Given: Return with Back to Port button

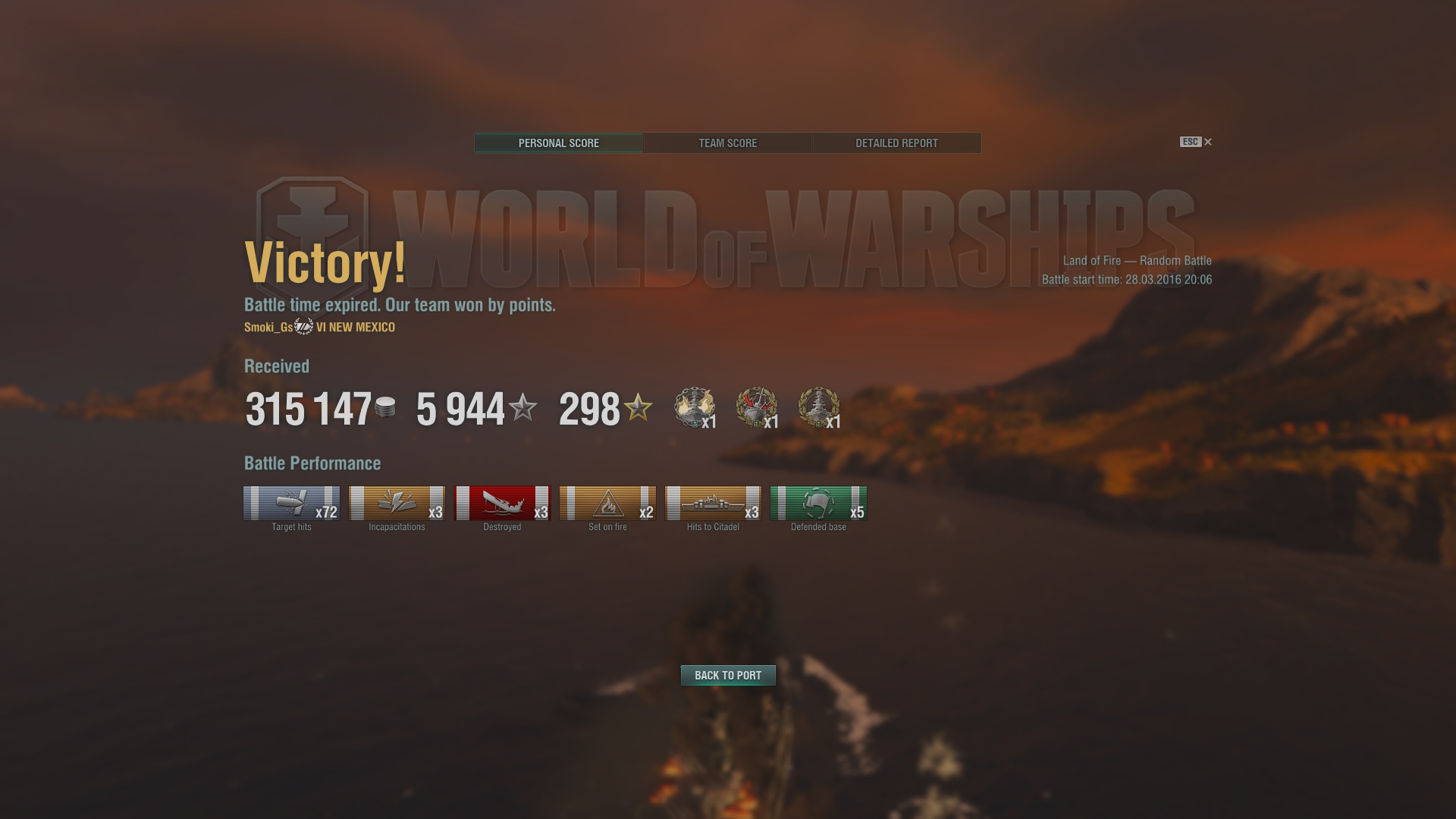Looking at the screenshot, I should 728,675.
